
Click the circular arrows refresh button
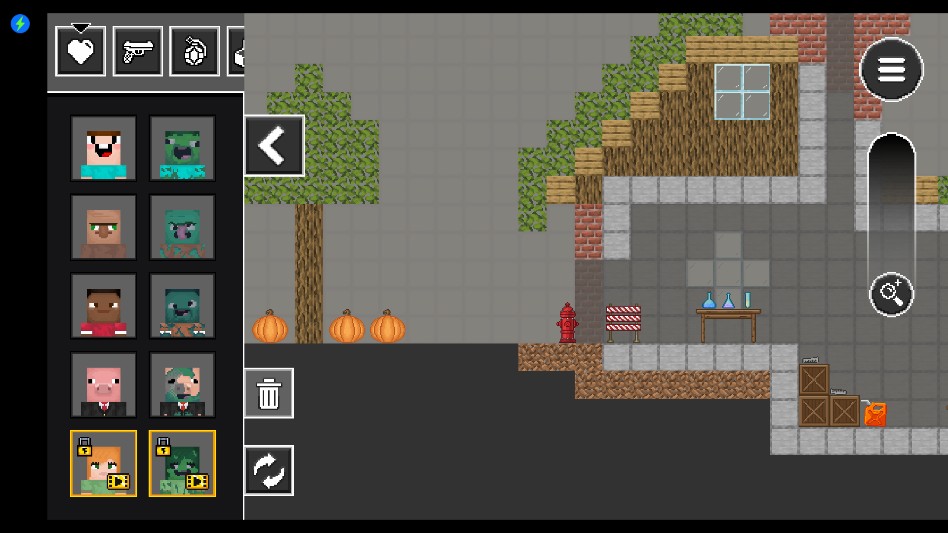[x=269, y=470]
